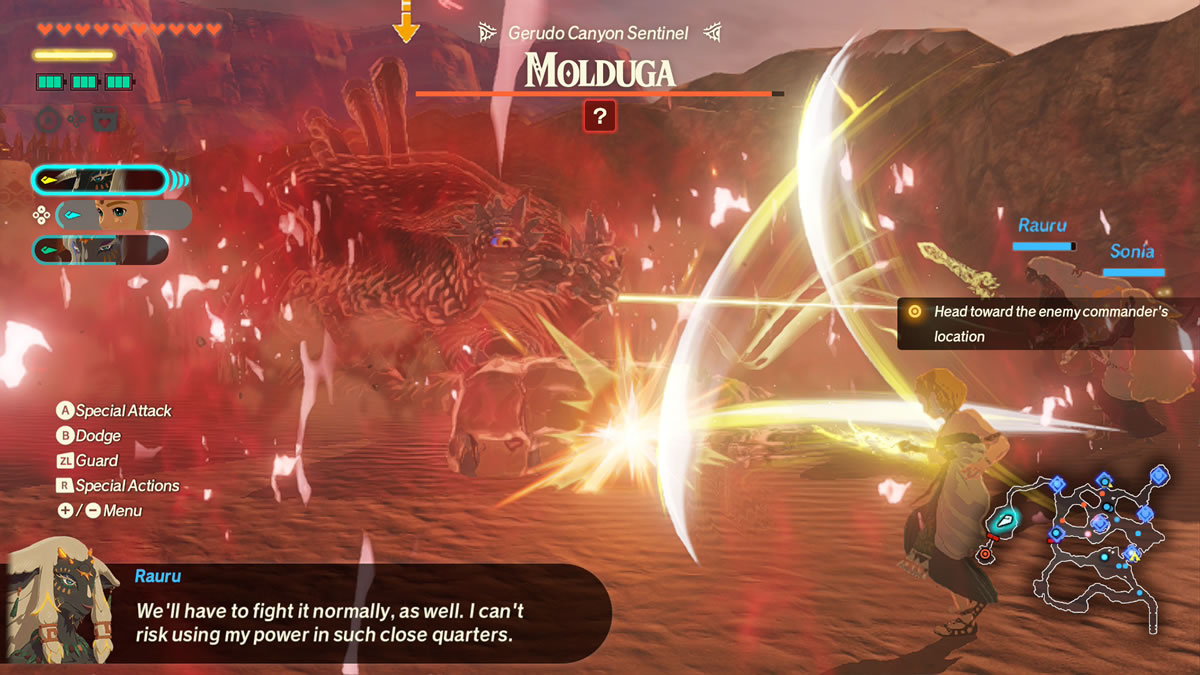Open the enemy commander objective tracker

[x=1047, y=324]
